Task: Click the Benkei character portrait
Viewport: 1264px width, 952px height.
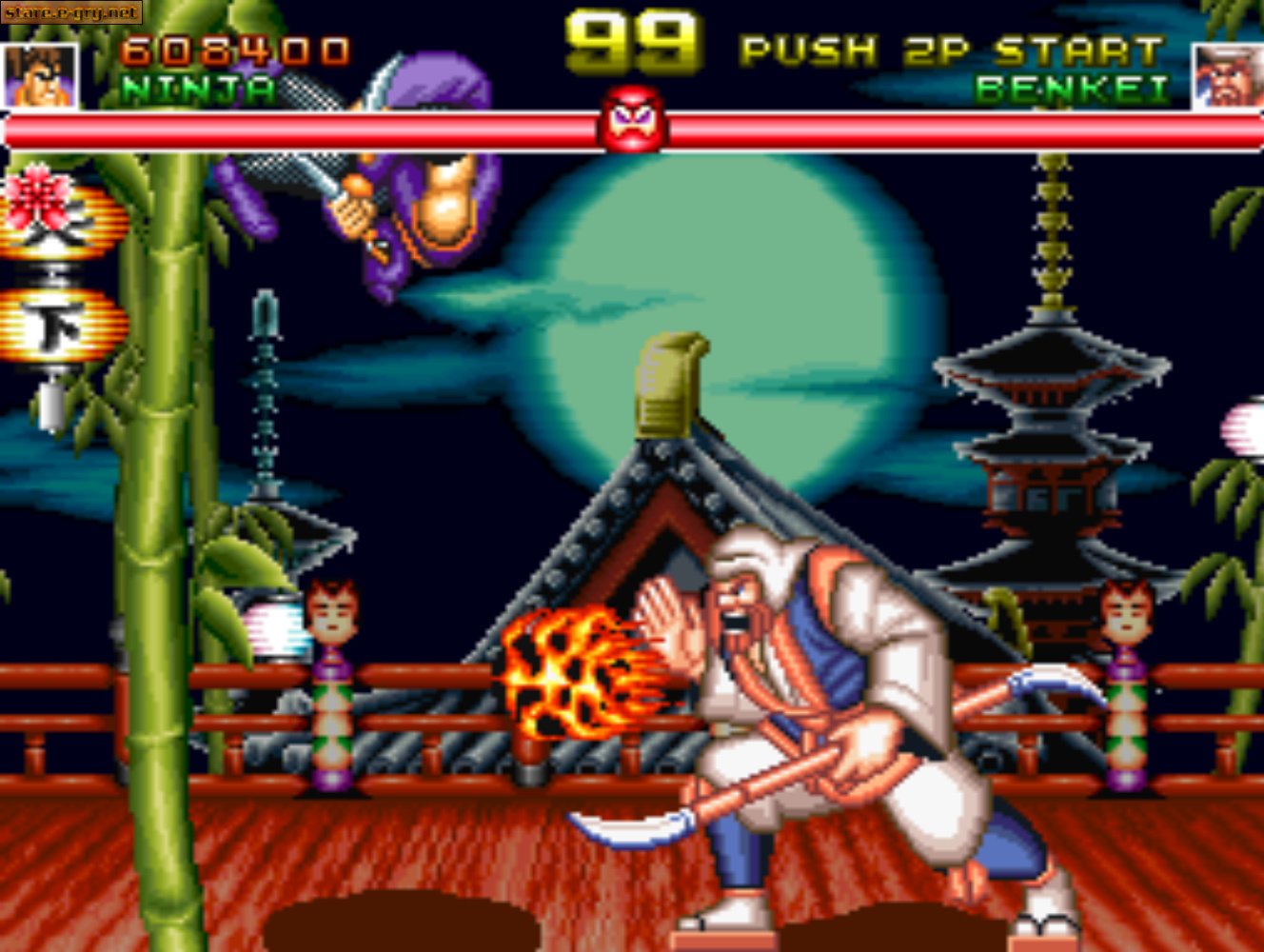Action: pos(1228,71)
